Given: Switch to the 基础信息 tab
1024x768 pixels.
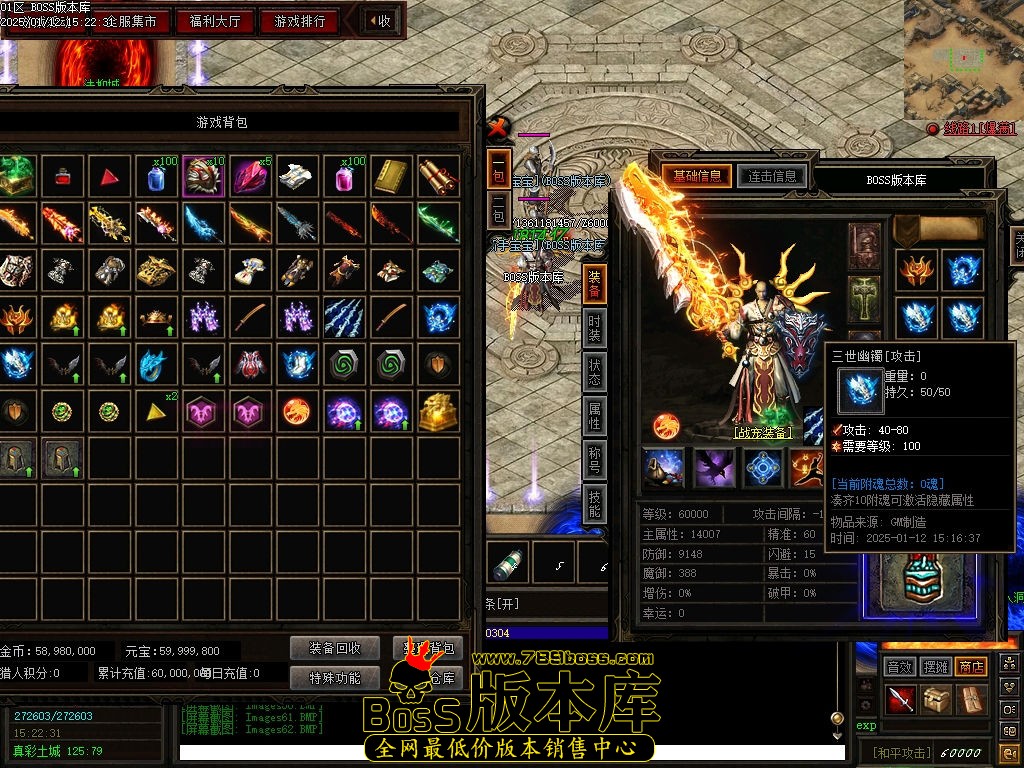Looking at the screenshot, I should [x=697, y=176].
